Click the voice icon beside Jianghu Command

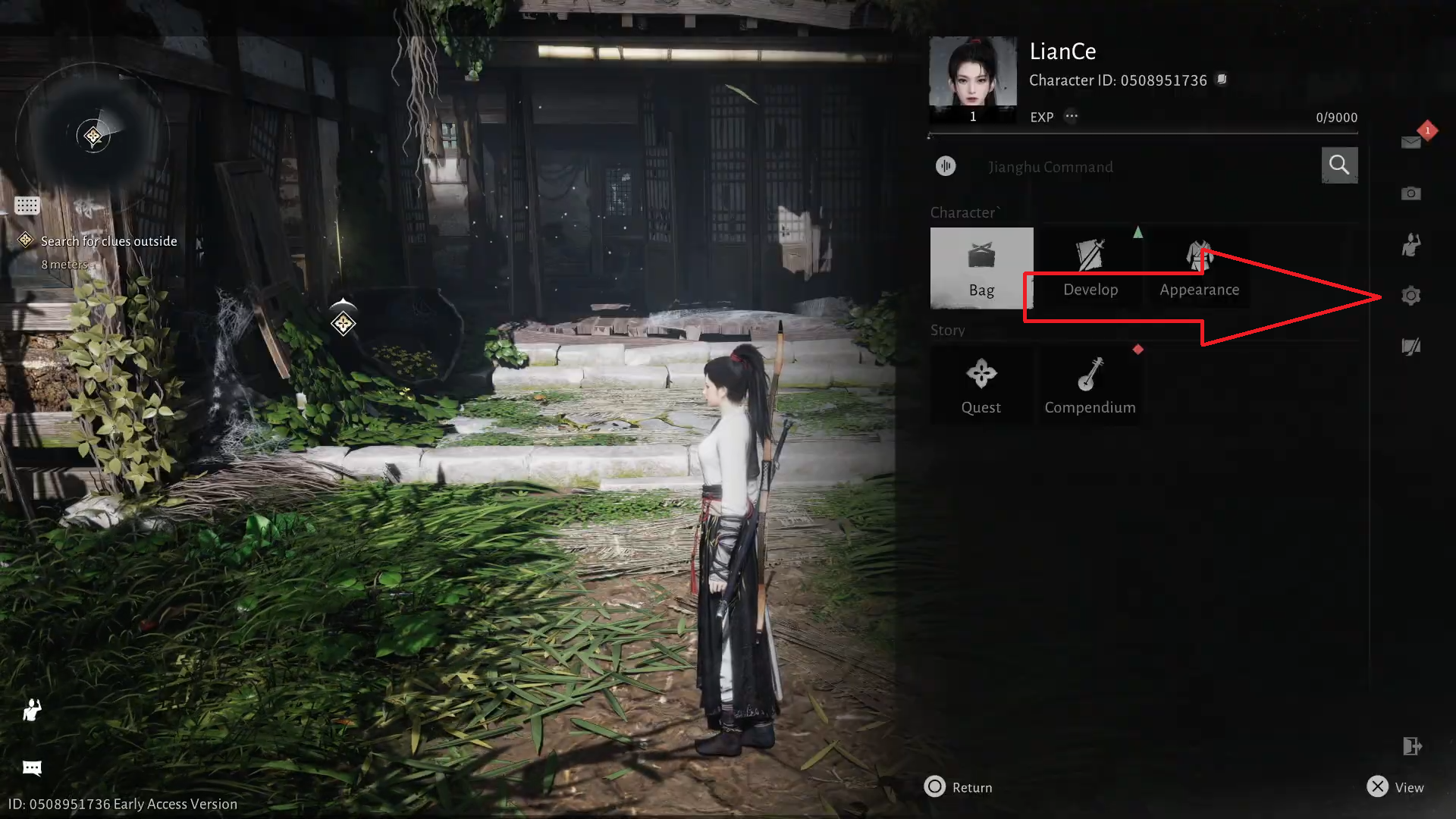(946, 166)
